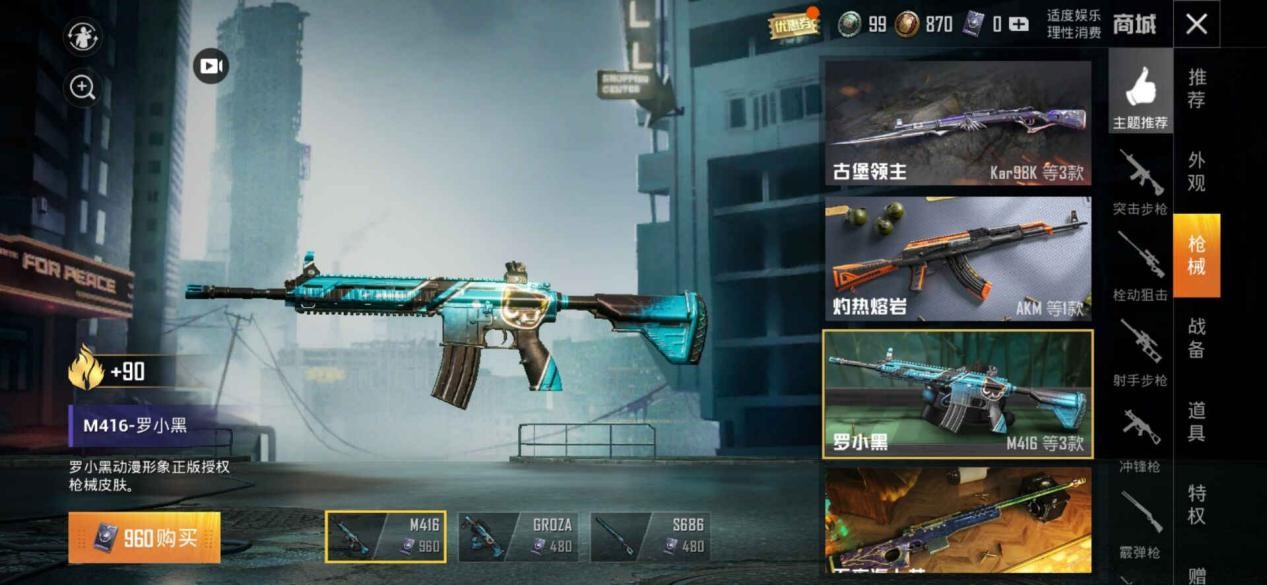This screenshot has width=1267, height=585.
Task: Open the 灼热熔岩 AKM theme
Action: tap(957, 258)
